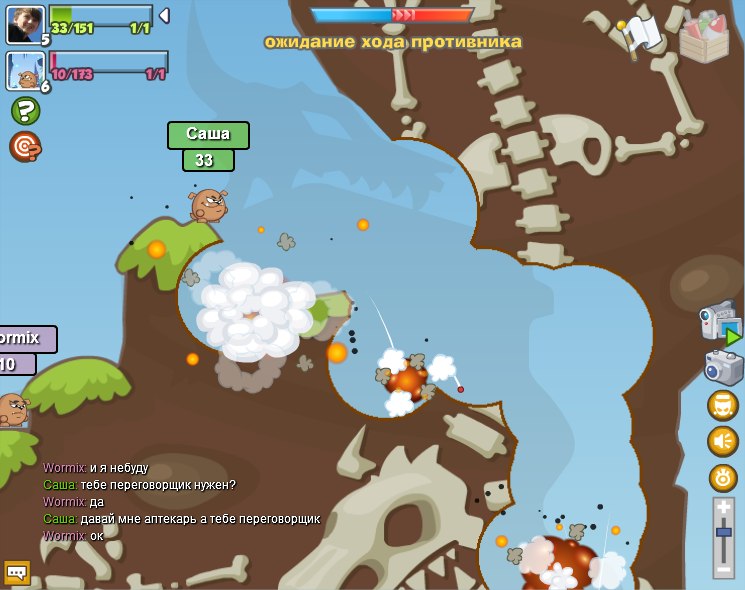Click the white surrender flag icon

641,34
